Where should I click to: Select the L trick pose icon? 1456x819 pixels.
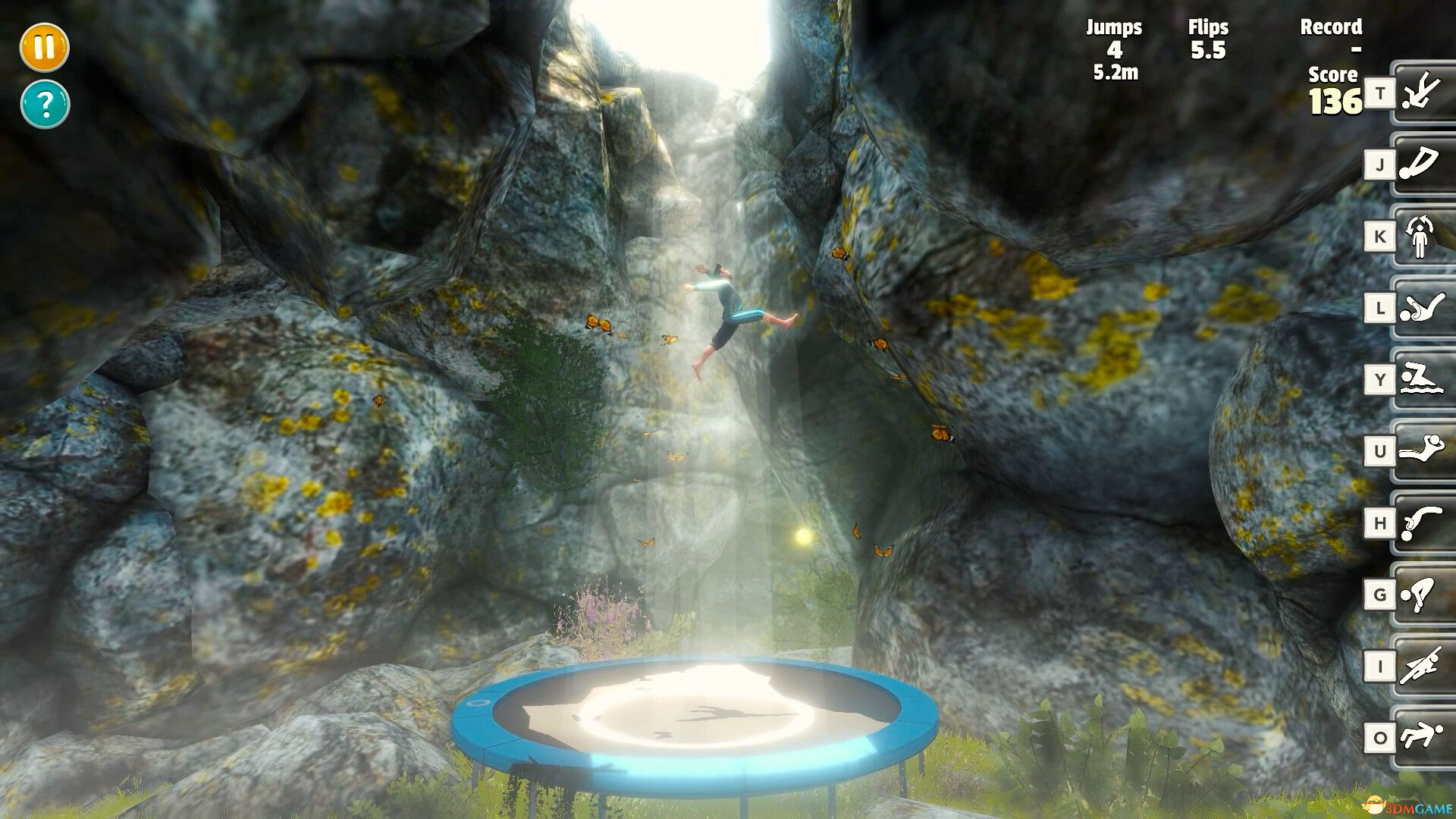point(1424,307)
